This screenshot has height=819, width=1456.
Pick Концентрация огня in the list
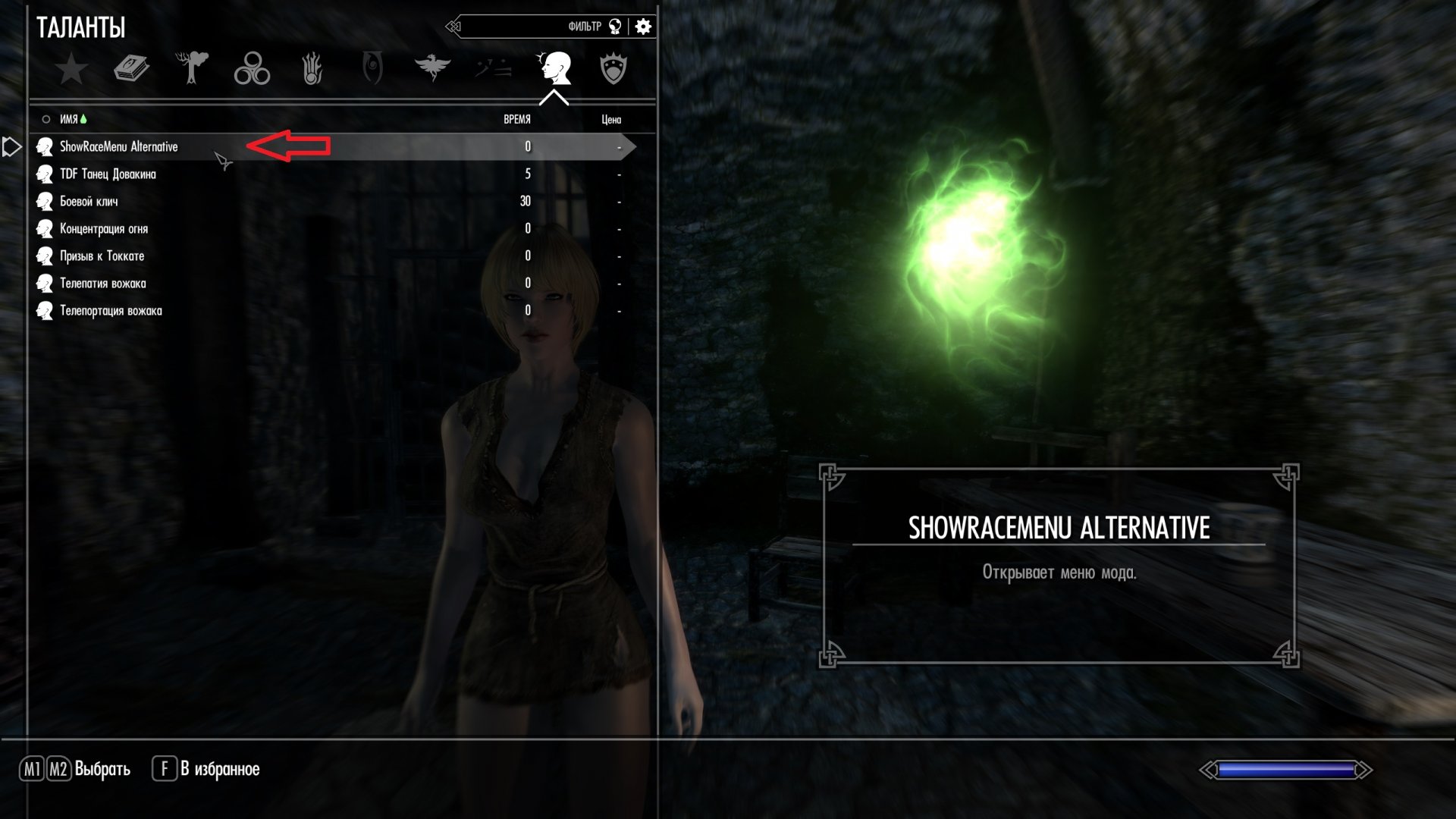tap(104, 228)
